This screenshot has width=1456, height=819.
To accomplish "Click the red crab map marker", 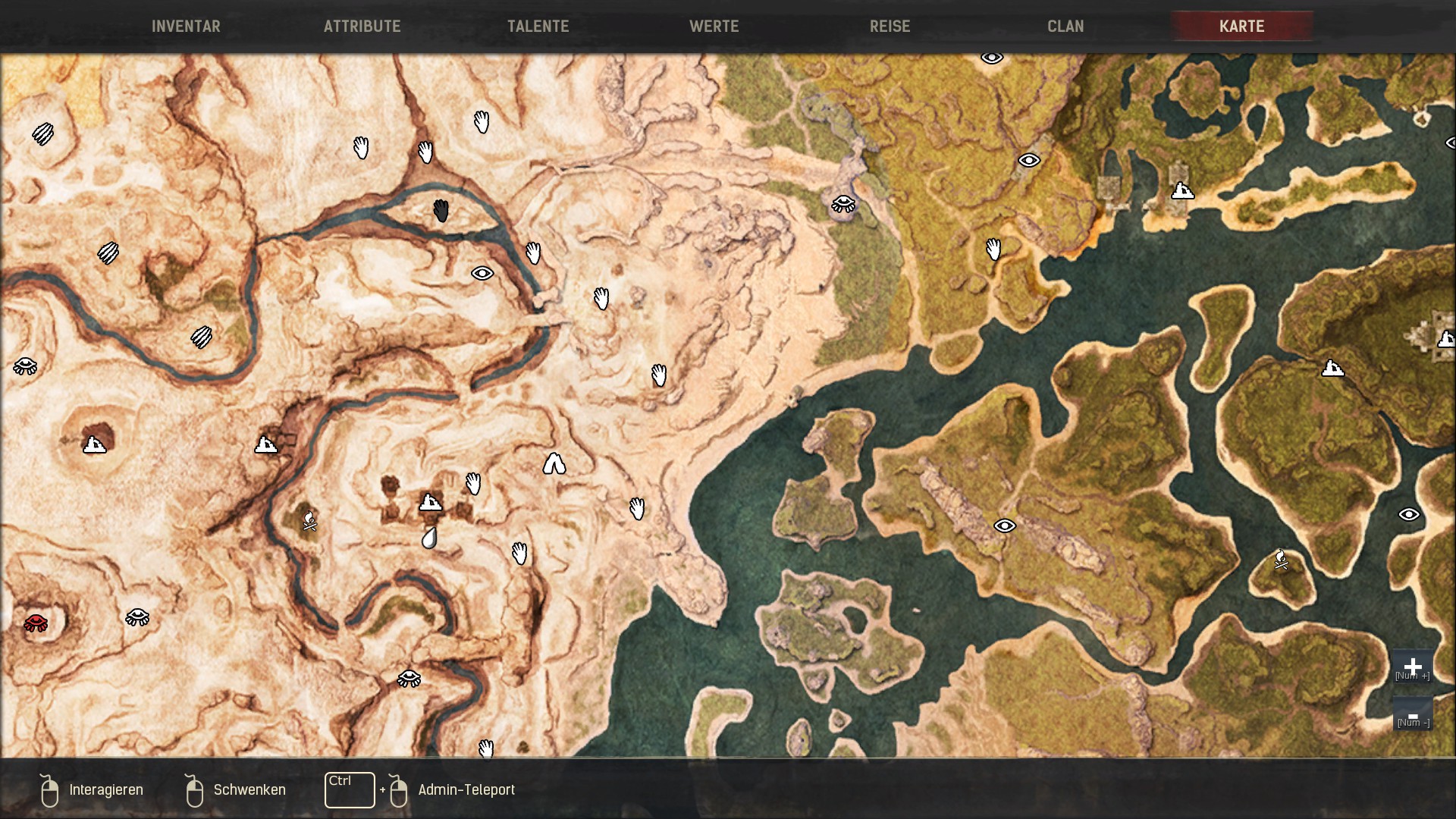I will 36,623.
